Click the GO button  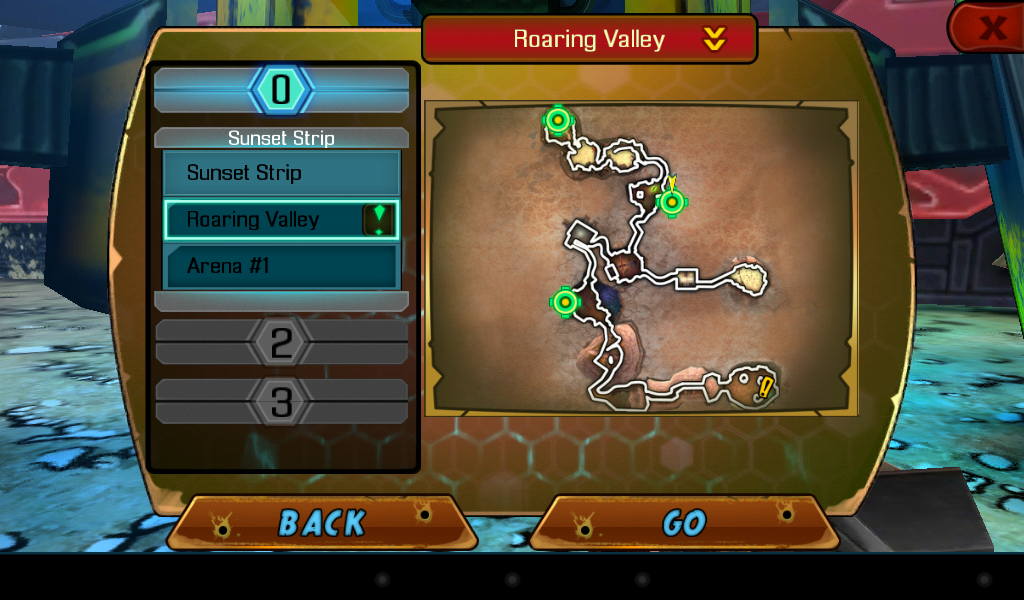pyautogui.click(x=684, y=523)
